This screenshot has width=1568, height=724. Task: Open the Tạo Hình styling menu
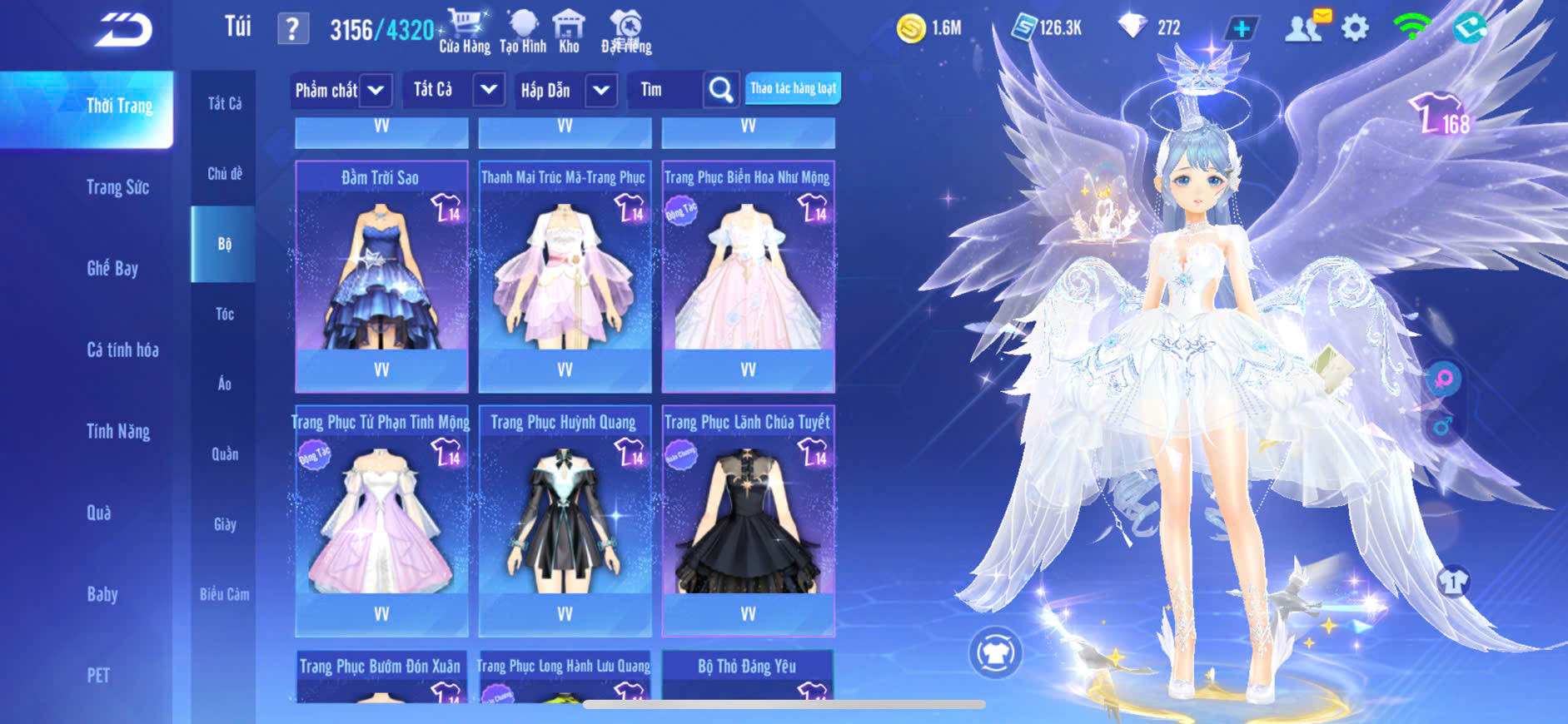(x=523, y=32)
